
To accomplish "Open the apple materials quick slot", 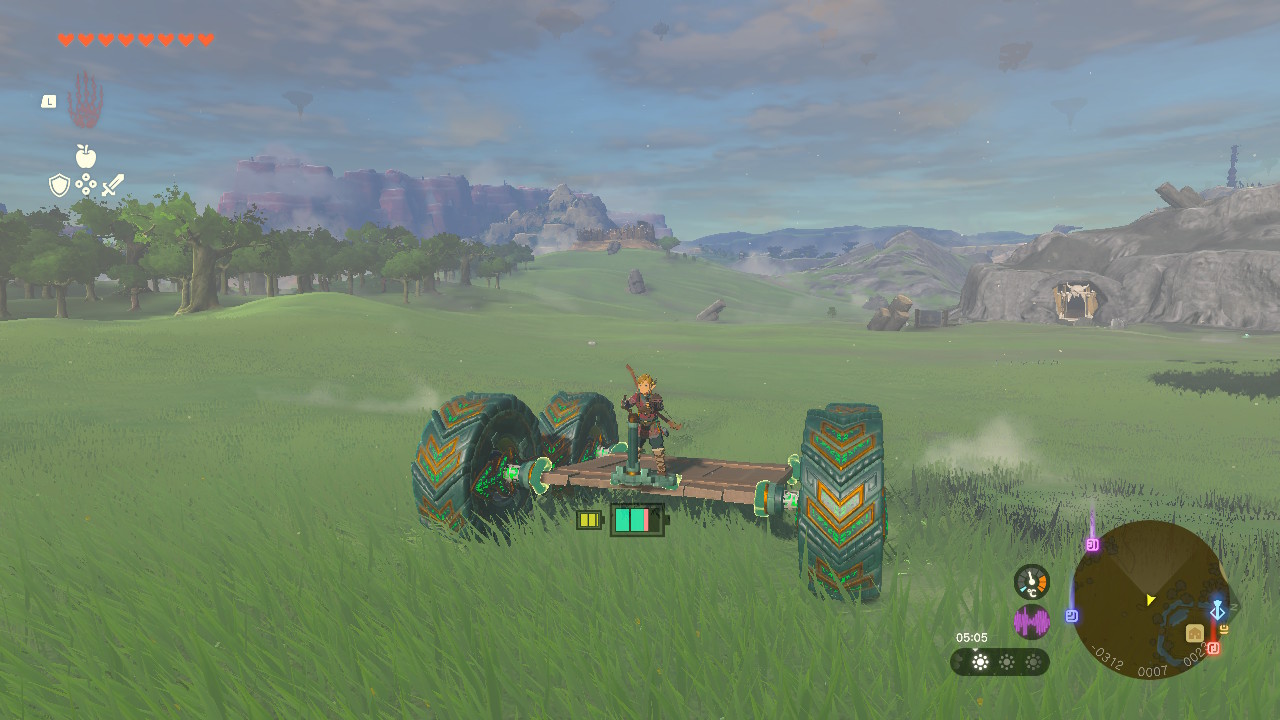I will click(86, 156).
